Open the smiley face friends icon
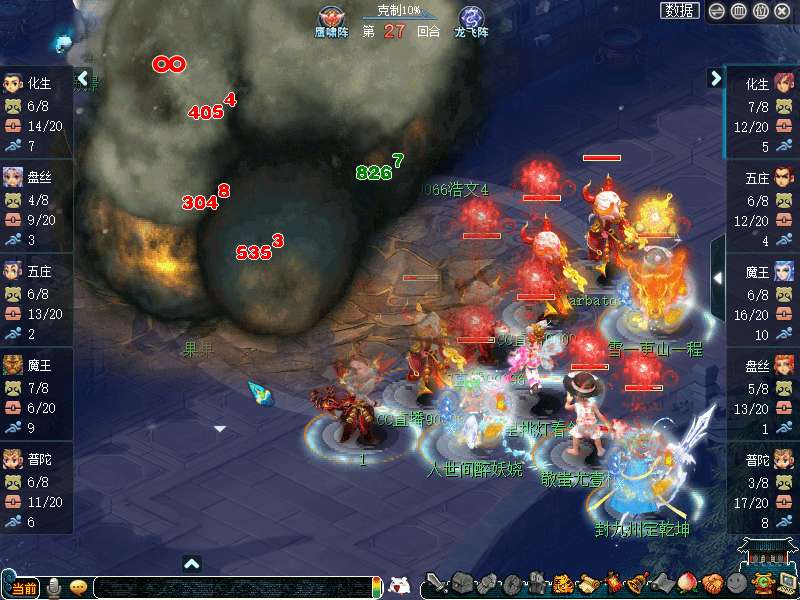The height and width of the screenshot is (600, 800). (737, 584)
